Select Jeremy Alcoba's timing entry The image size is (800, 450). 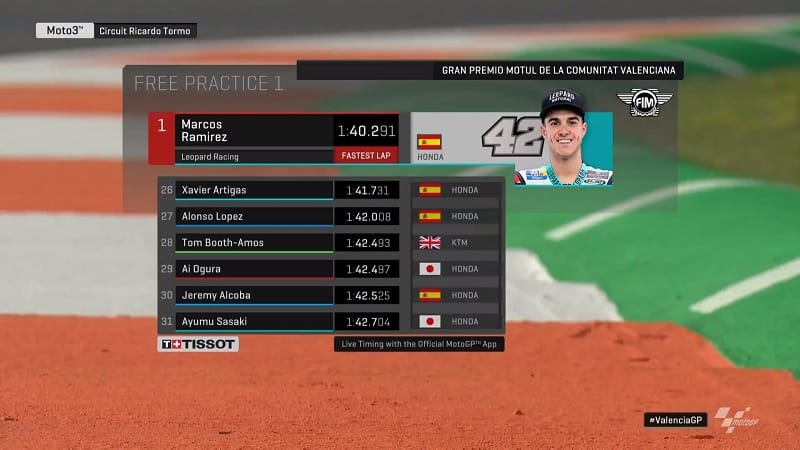coord(255,295)
